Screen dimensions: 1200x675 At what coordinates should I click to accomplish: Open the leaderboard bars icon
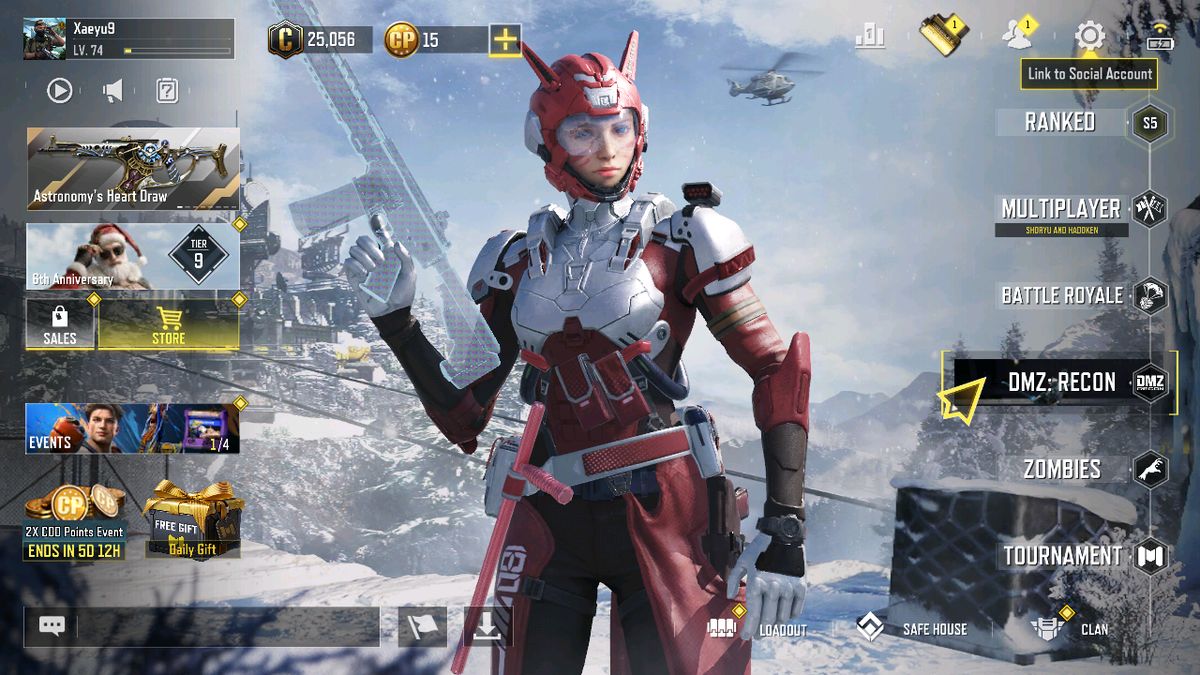[x=870, y=37]
